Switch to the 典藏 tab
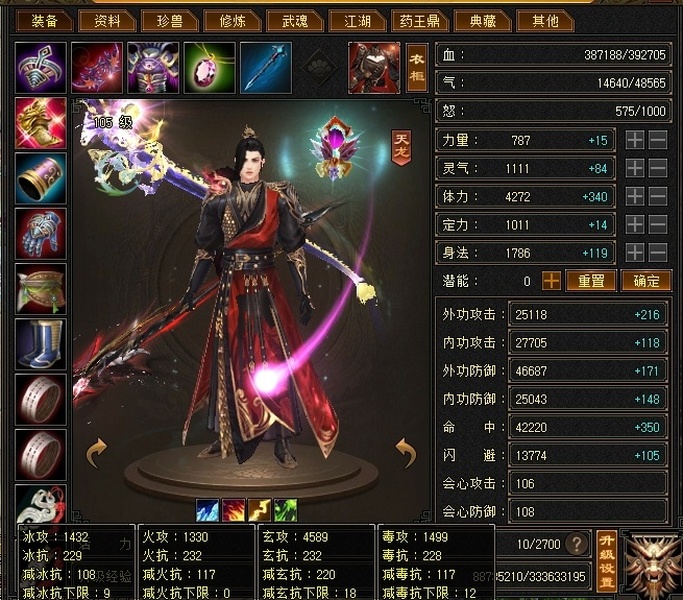The width and height of the screenshot is (683, 600). tap(483, 20)
